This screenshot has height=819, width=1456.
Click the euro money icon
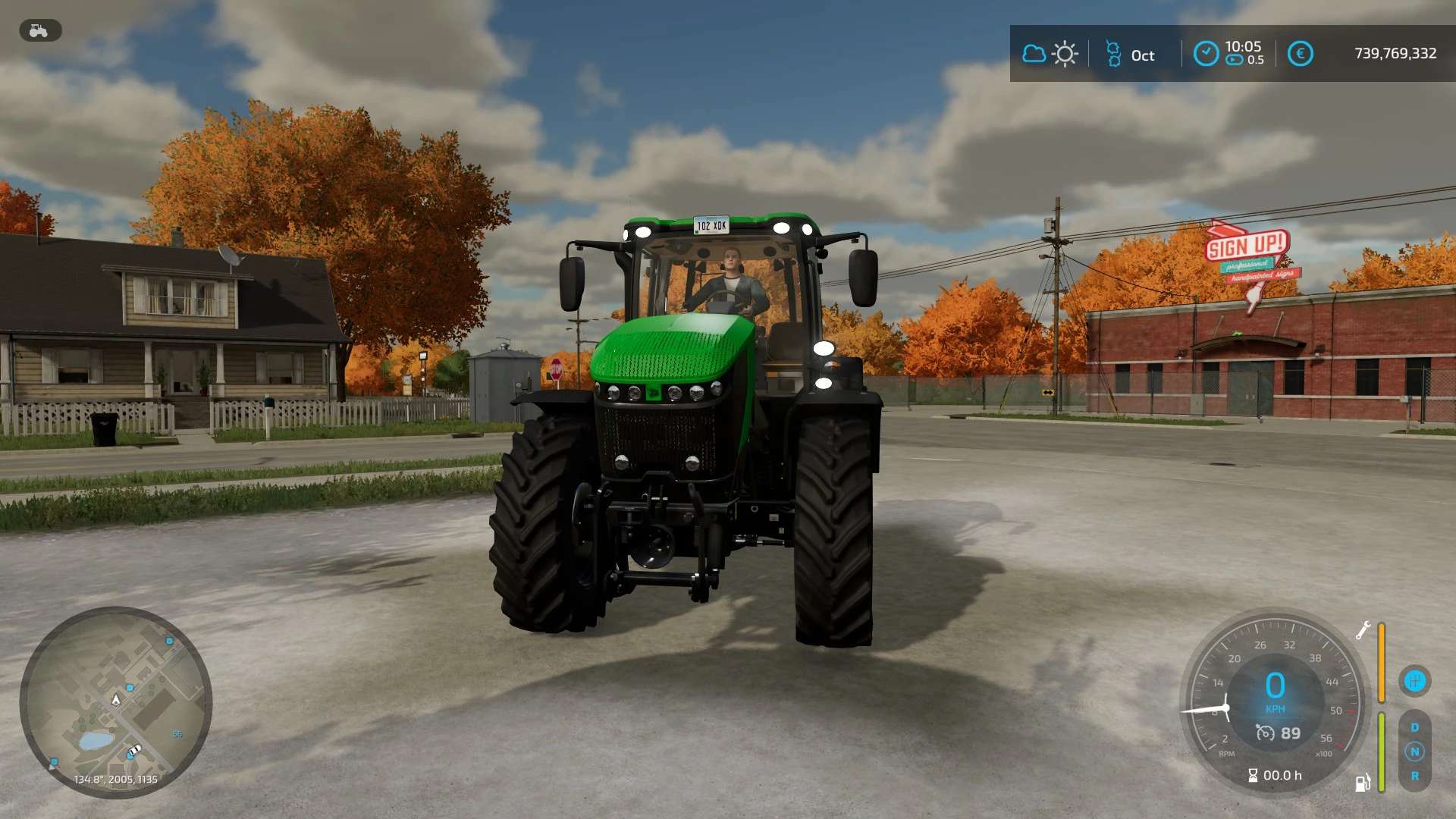[x=1300, y=54]
